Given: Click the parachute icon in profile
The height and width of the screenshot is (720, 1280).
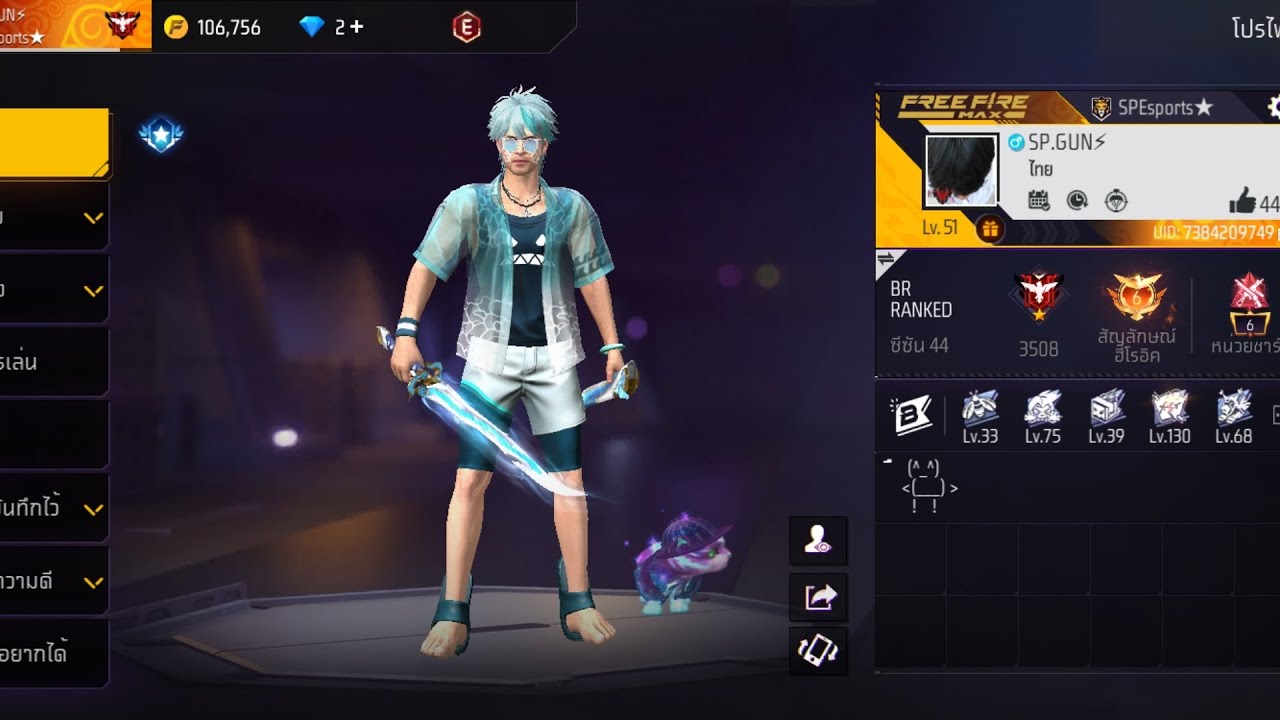Looking at the screenshot, I should point(1116,201).
